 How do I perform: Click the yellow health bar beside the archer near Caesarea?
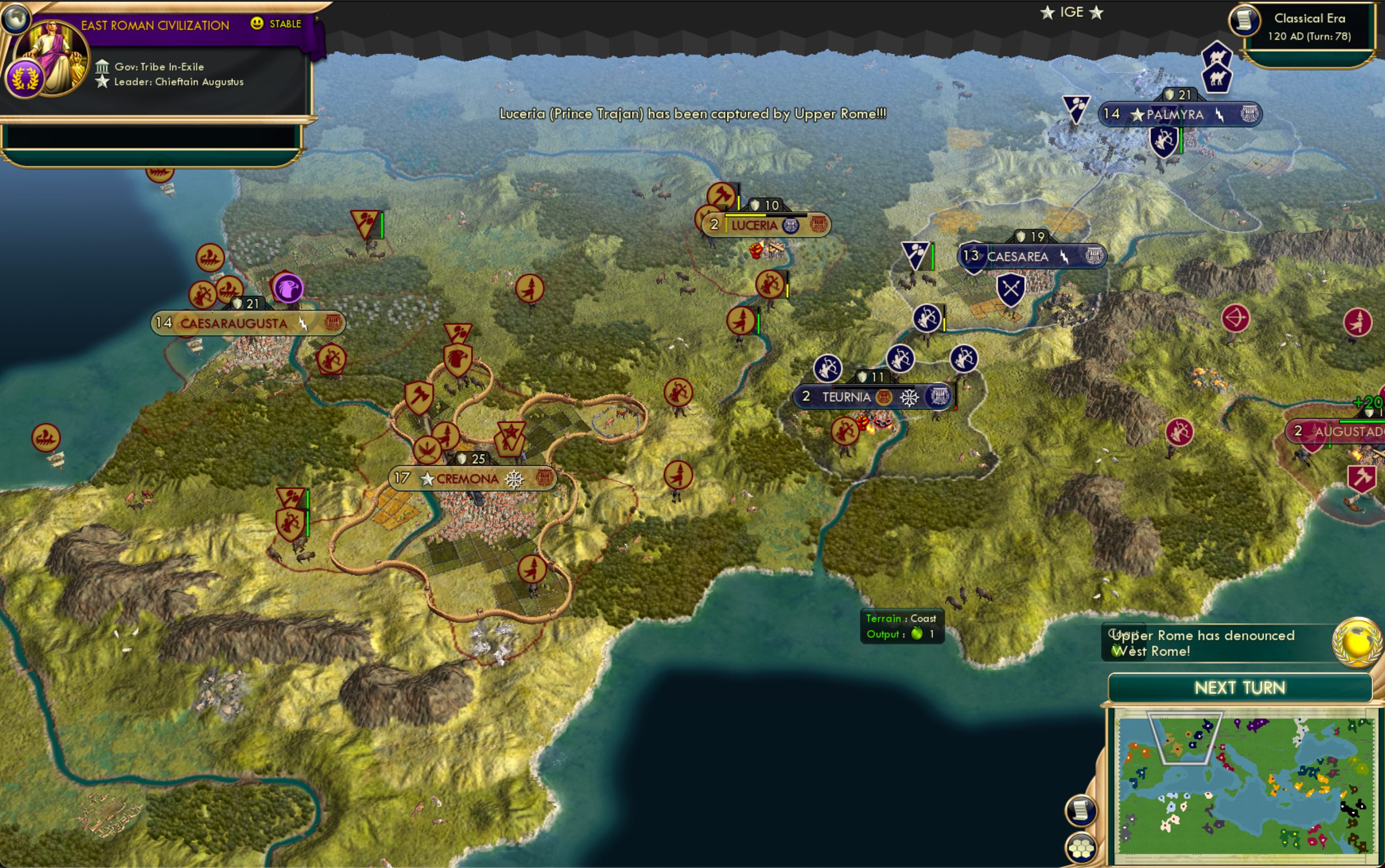(945, 325)
